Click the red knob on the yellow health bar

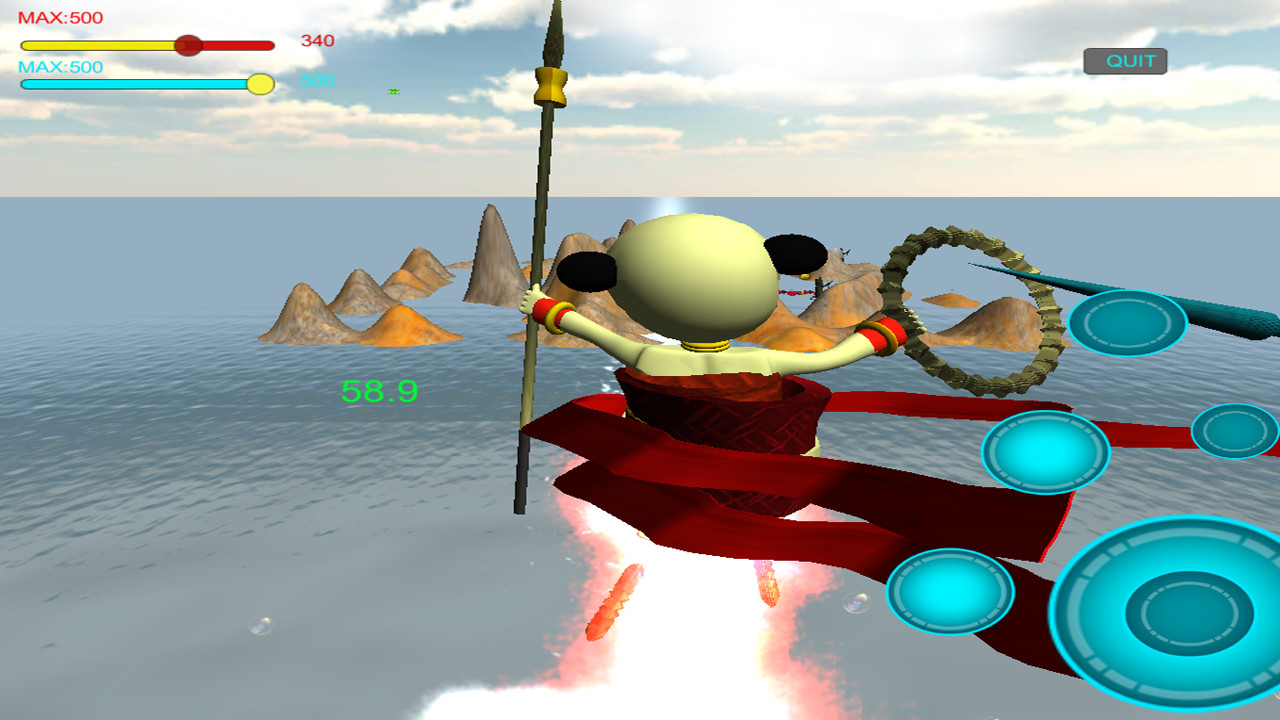click(188, 45)
